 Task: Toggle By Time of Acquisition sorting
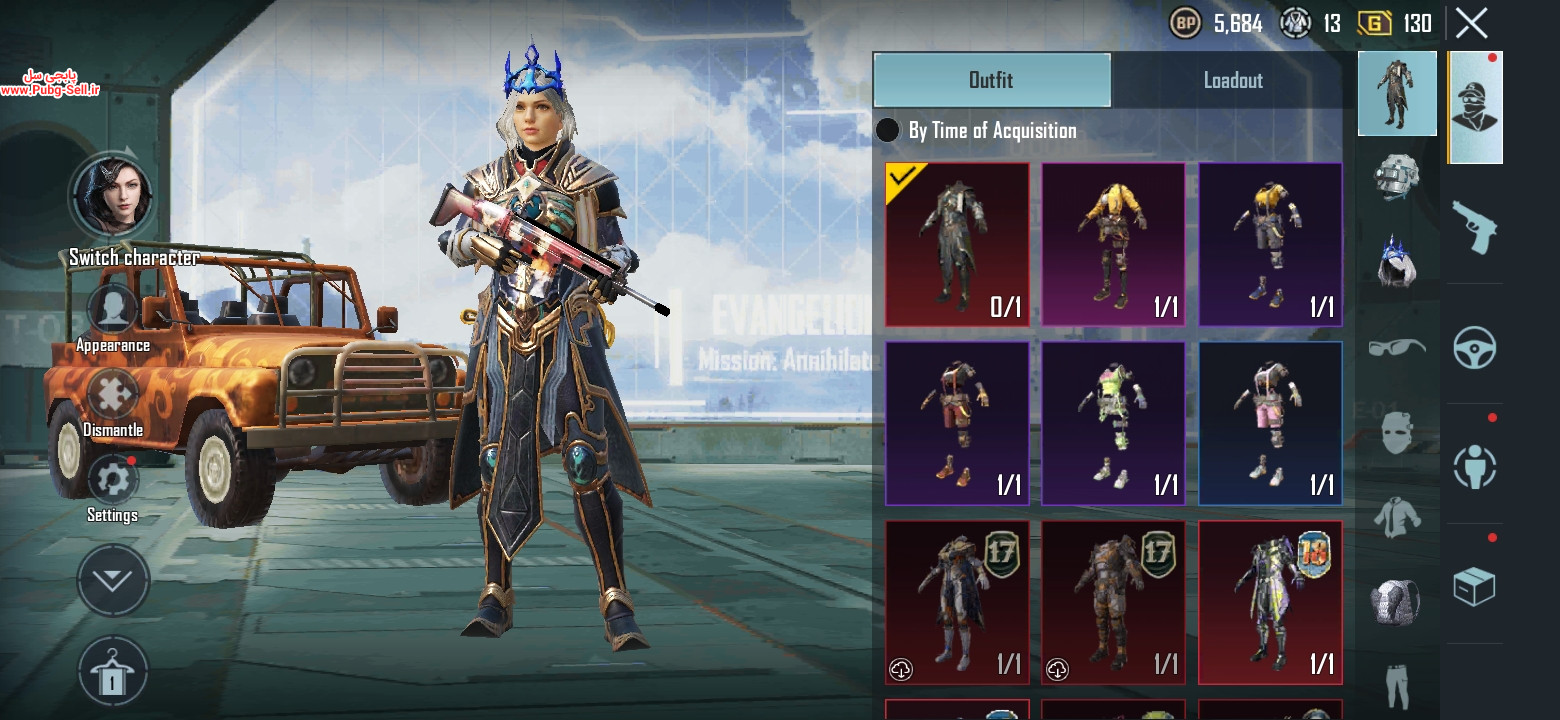click(887, 130)
